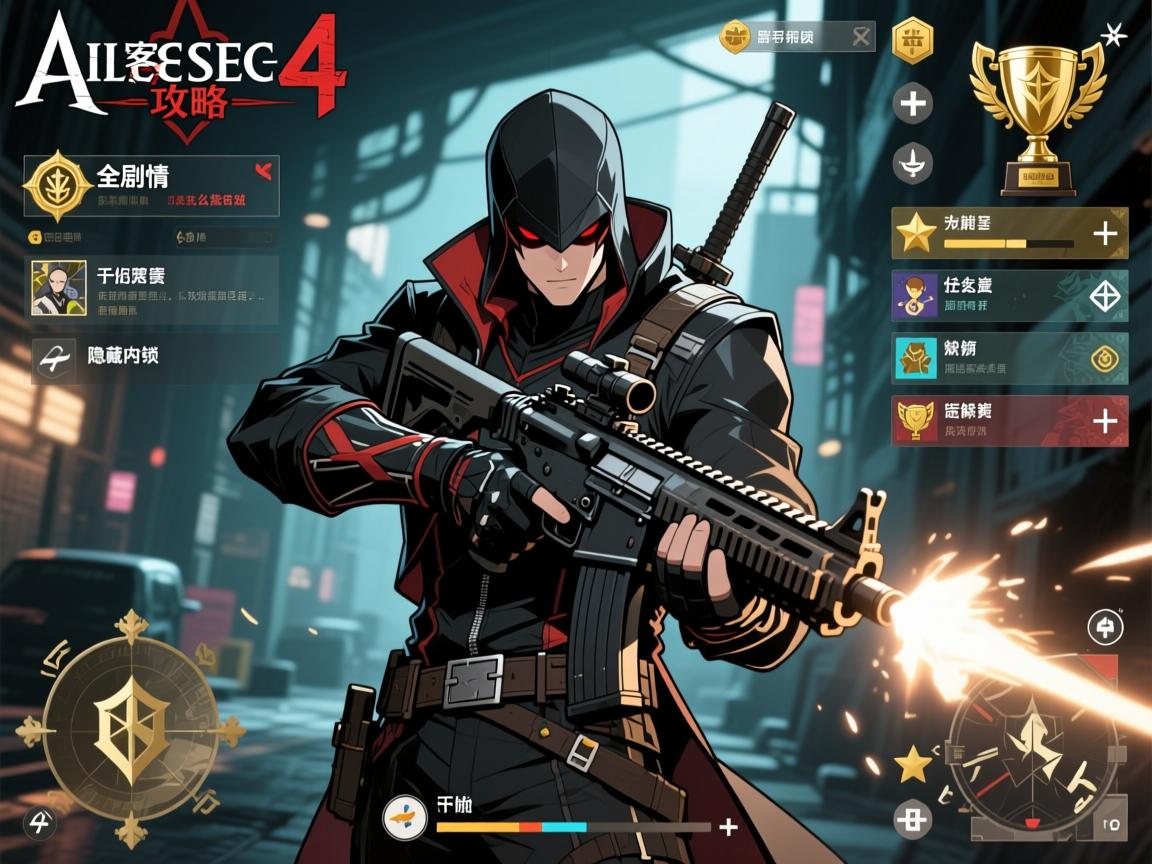Click the small round icon above the minimap
The height and width of the screenshot is (864, 1152).
[x=1105, y=628]
